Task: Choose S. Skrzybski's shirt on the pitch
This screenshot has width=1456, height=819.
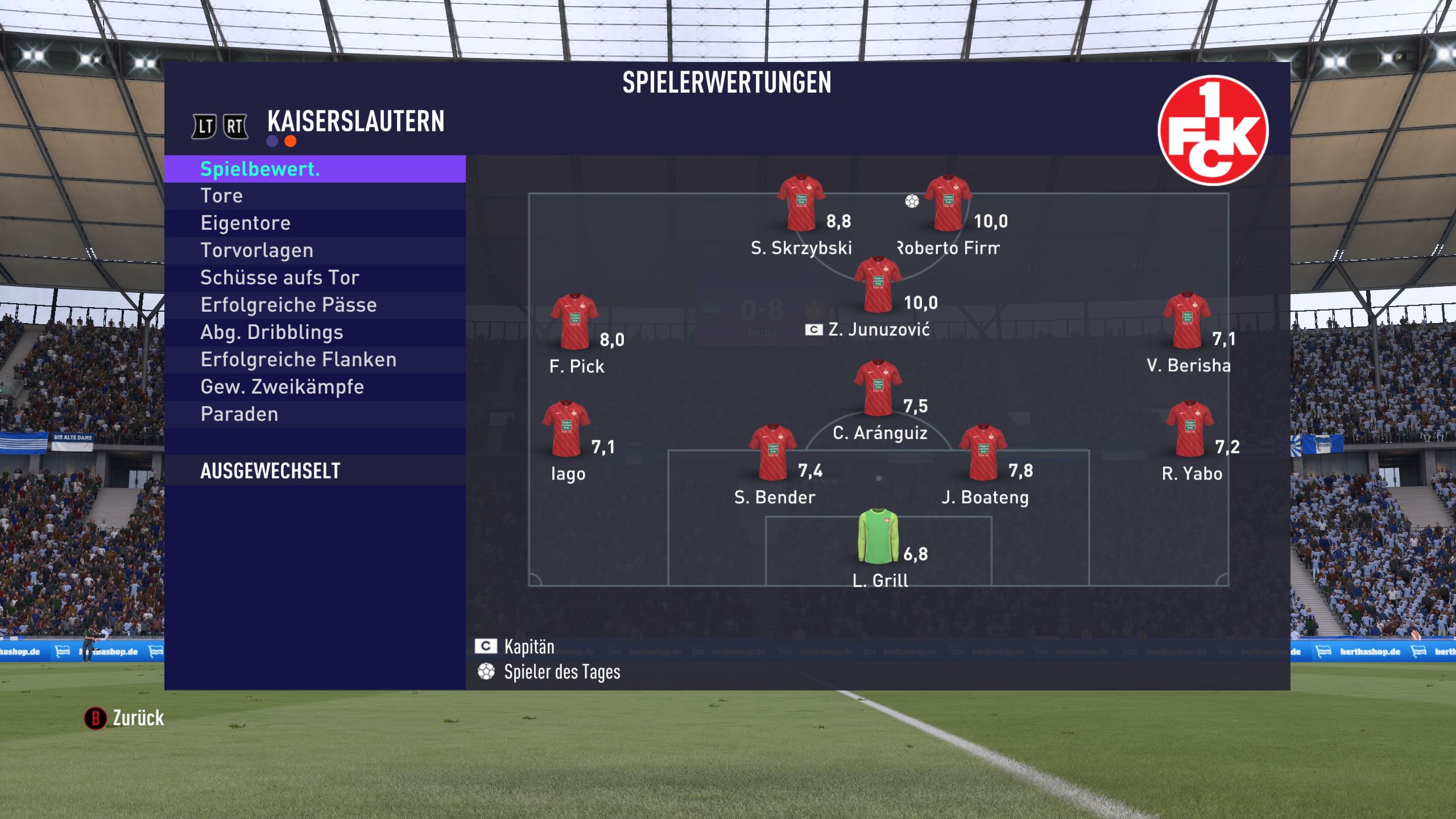Action: point(801,203)
